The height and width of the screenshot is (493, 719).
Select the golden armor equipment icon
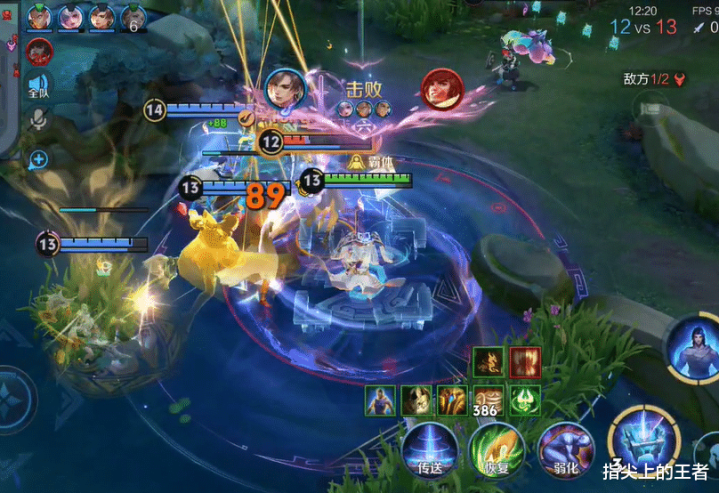tap(452, 400)
